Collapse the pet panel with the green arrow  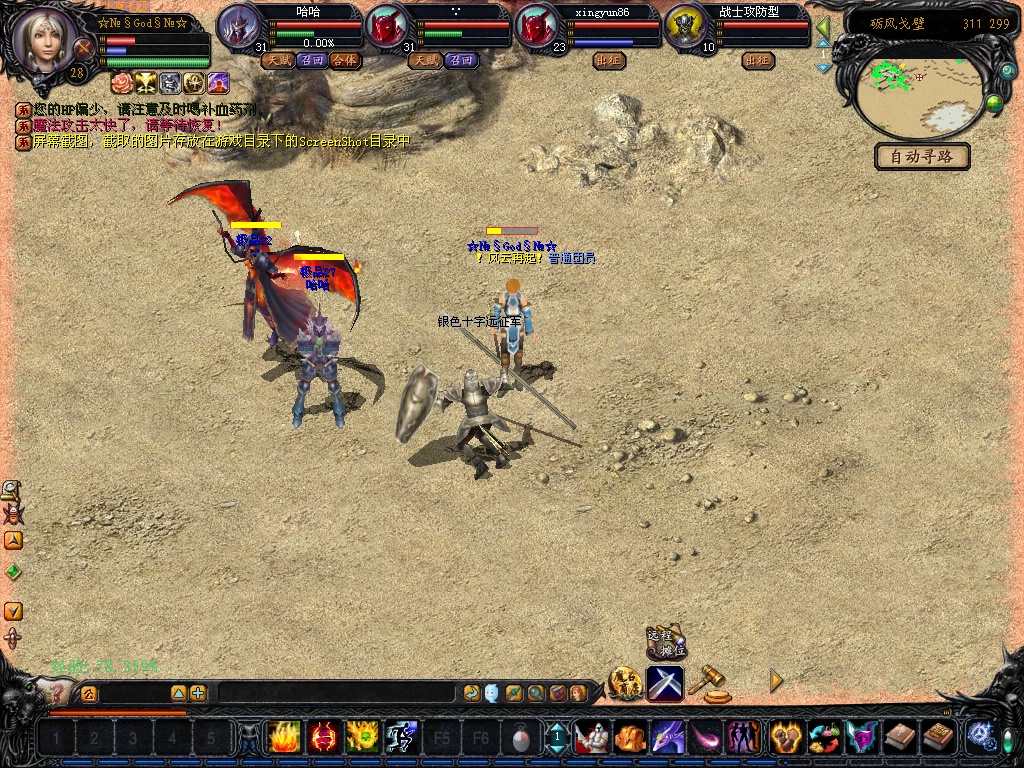tap(823, 27)
